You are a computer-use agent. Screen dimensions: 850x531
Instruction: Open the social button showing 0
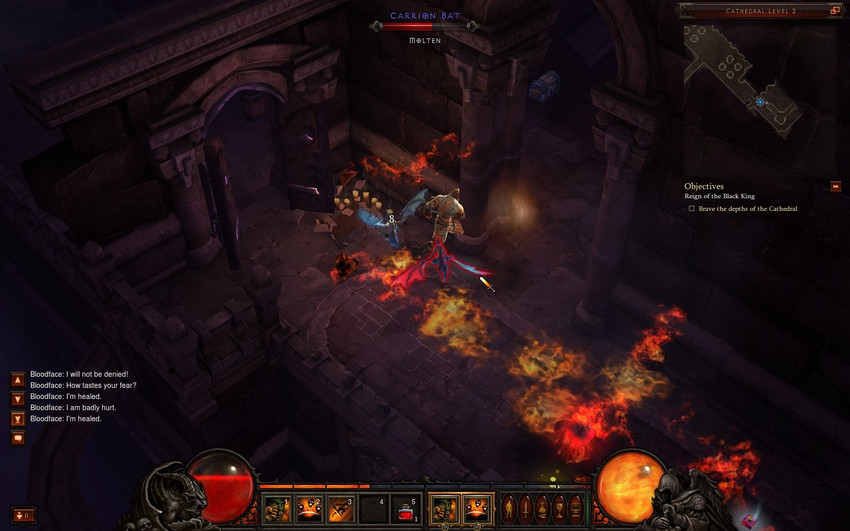coord(23,515)
